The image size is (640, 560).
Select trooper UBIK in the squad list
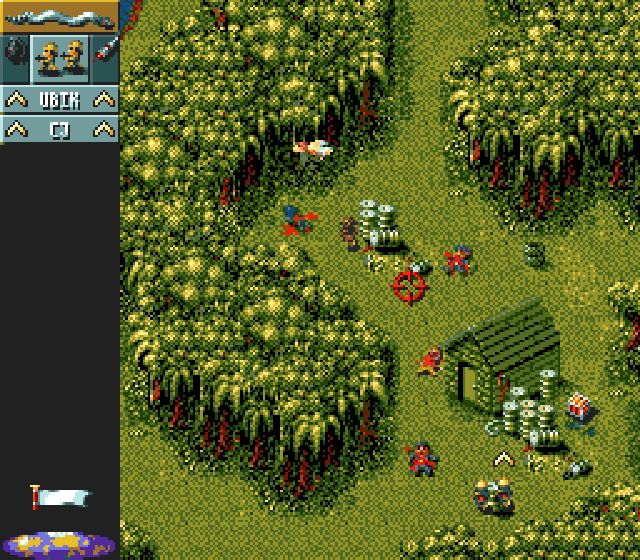point(59,99)
